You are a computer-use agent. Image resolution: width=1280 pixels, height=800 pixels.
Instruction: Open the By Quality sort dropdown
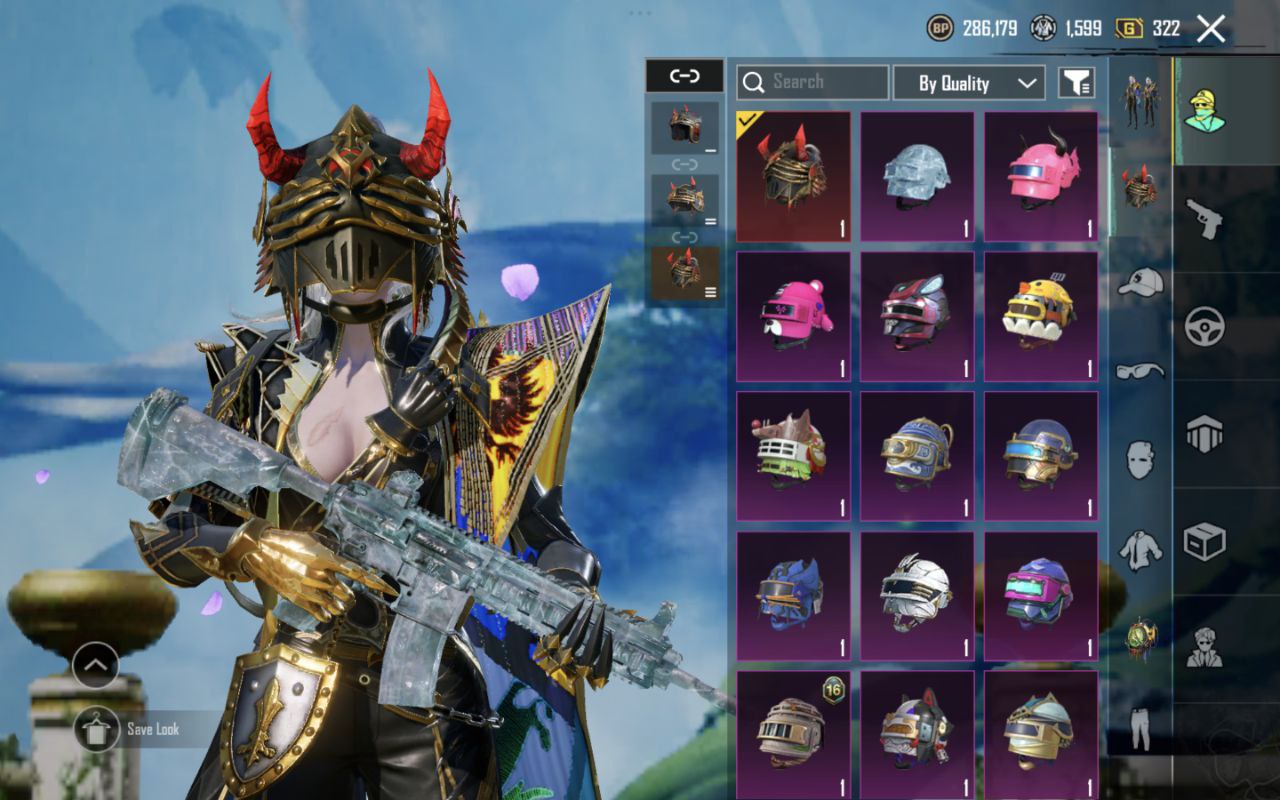coord(968,83)
